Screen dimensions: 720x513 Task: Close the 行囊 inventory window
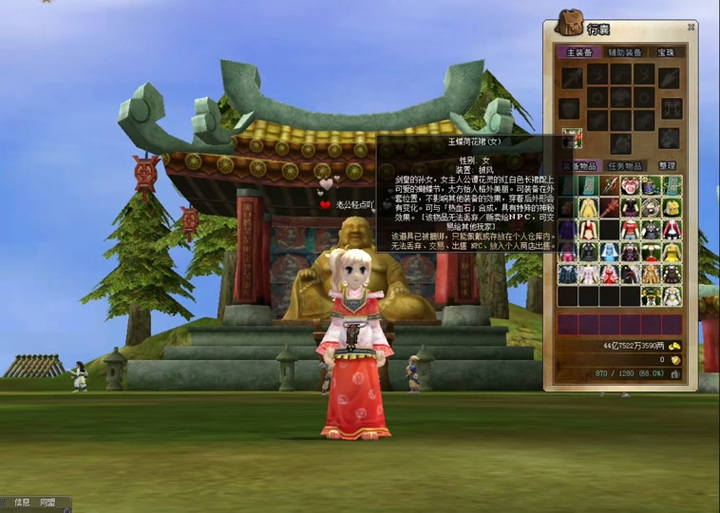pyautogui.click(x=691, y=27)
